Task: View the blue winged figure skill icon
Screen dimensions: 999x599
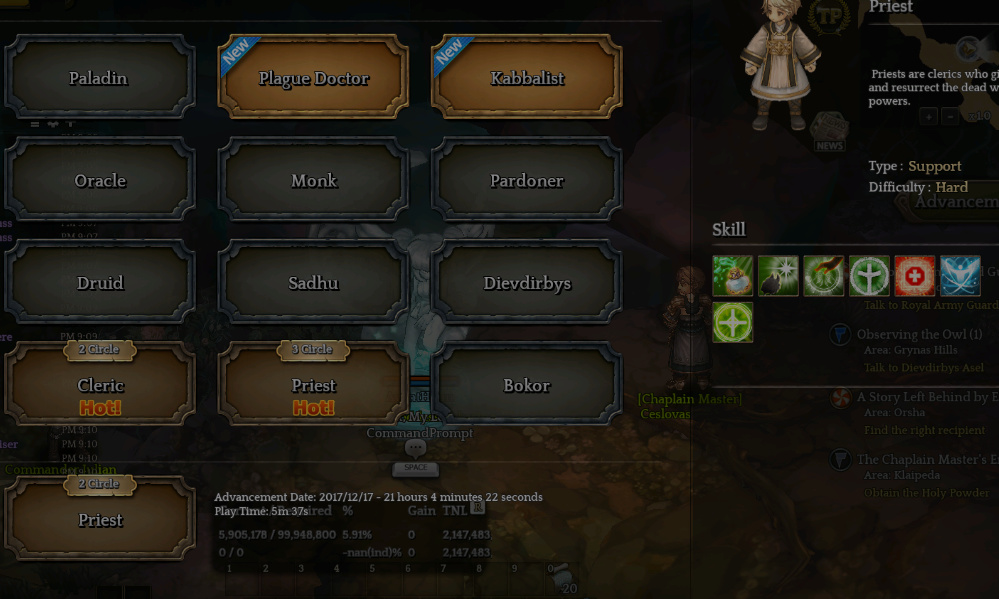Action: (x=960, y=276)
